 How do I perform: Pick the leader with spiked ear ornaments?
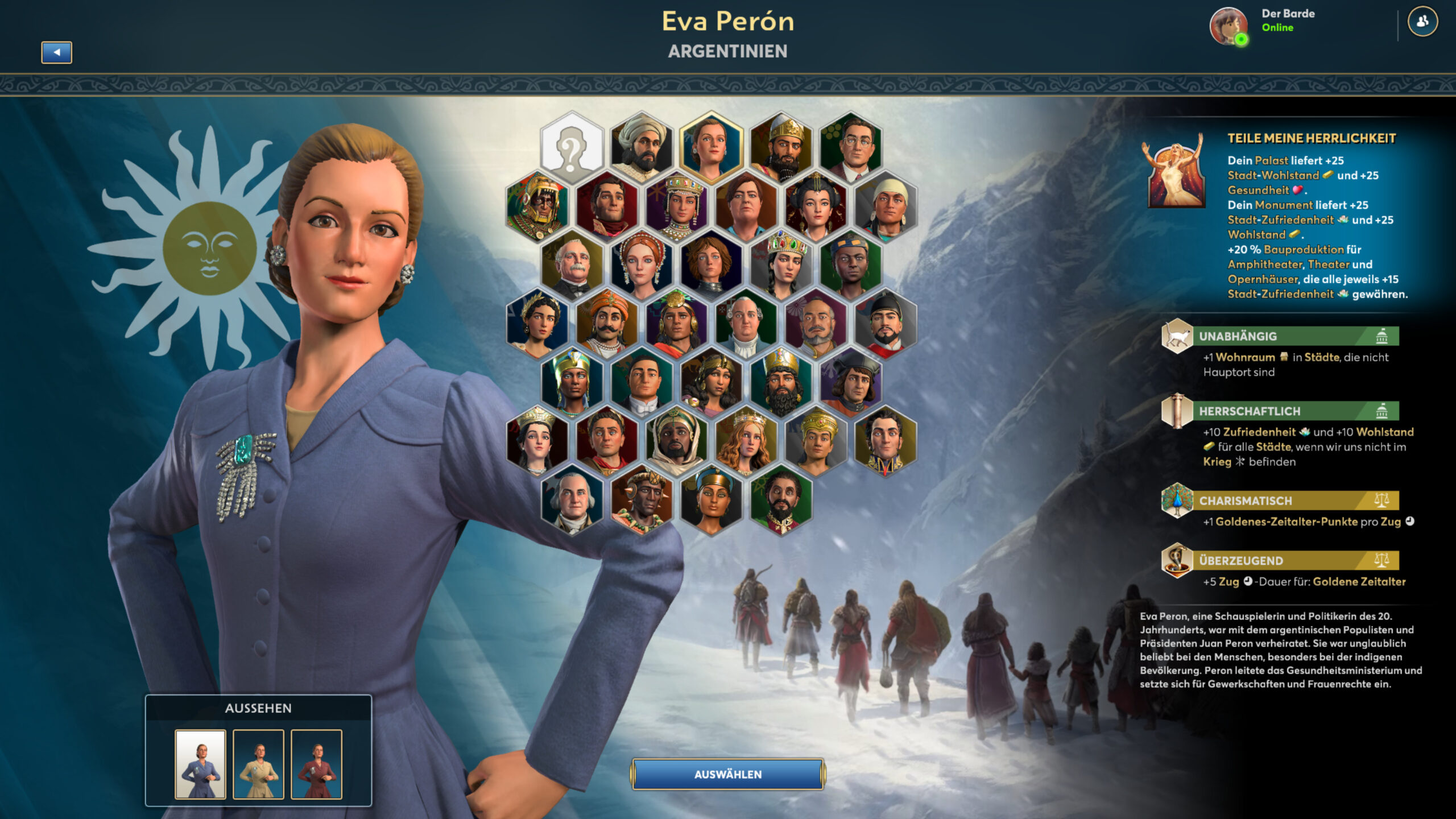[x=642, y=500]
